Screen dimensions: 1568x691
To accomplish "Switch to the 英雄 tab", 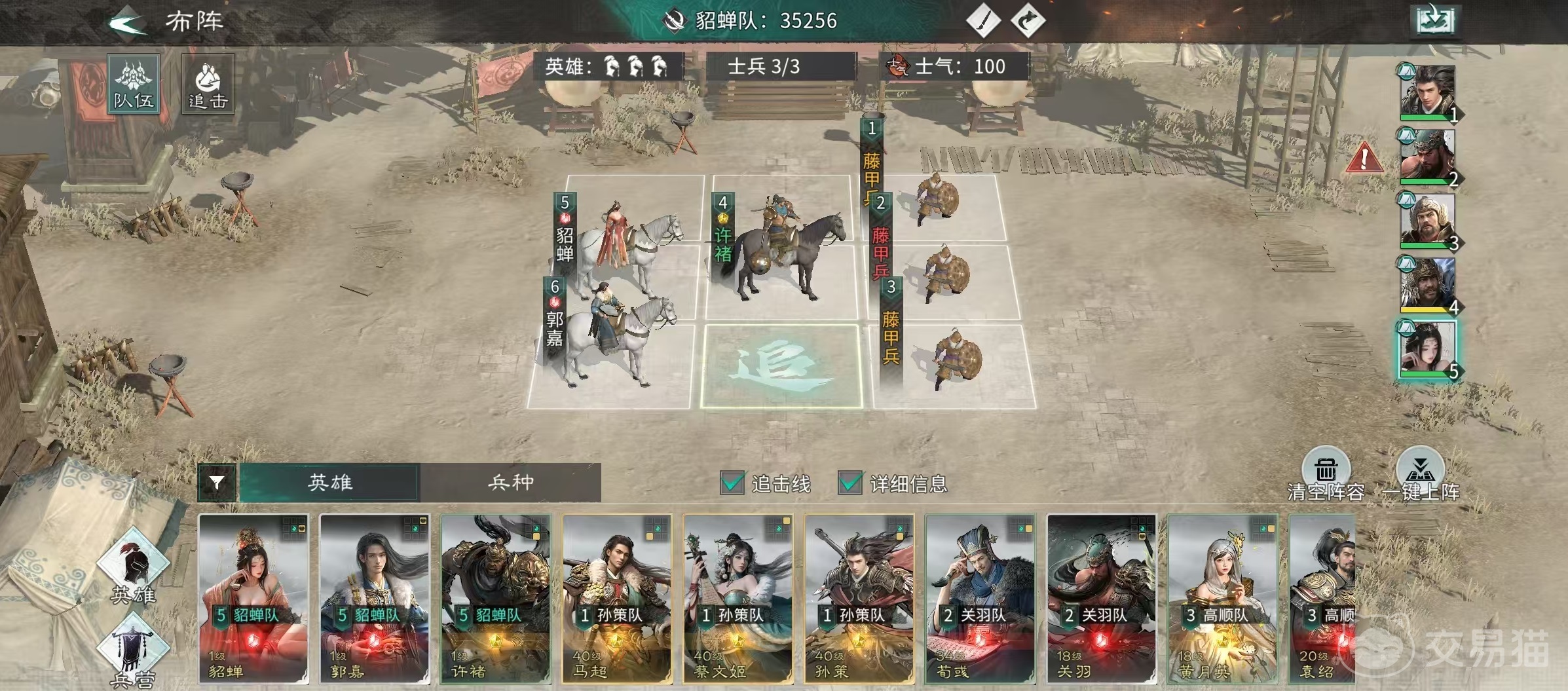I will 329,483.
